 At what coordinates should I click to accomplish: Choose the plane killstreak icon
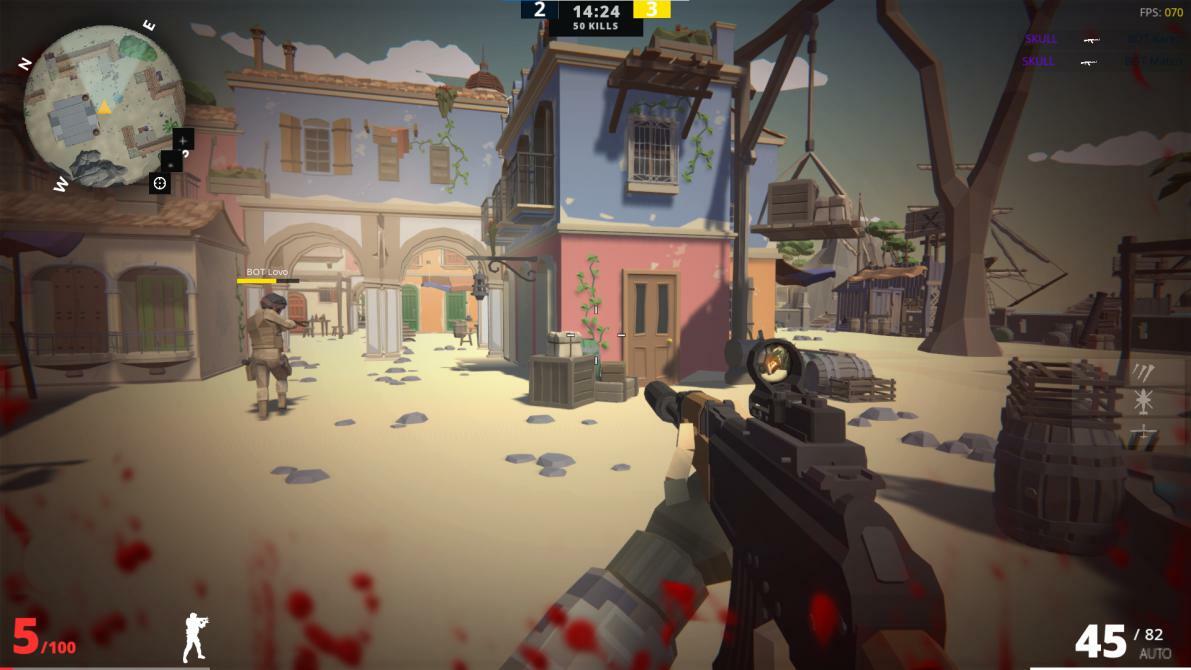[1143, 433]
